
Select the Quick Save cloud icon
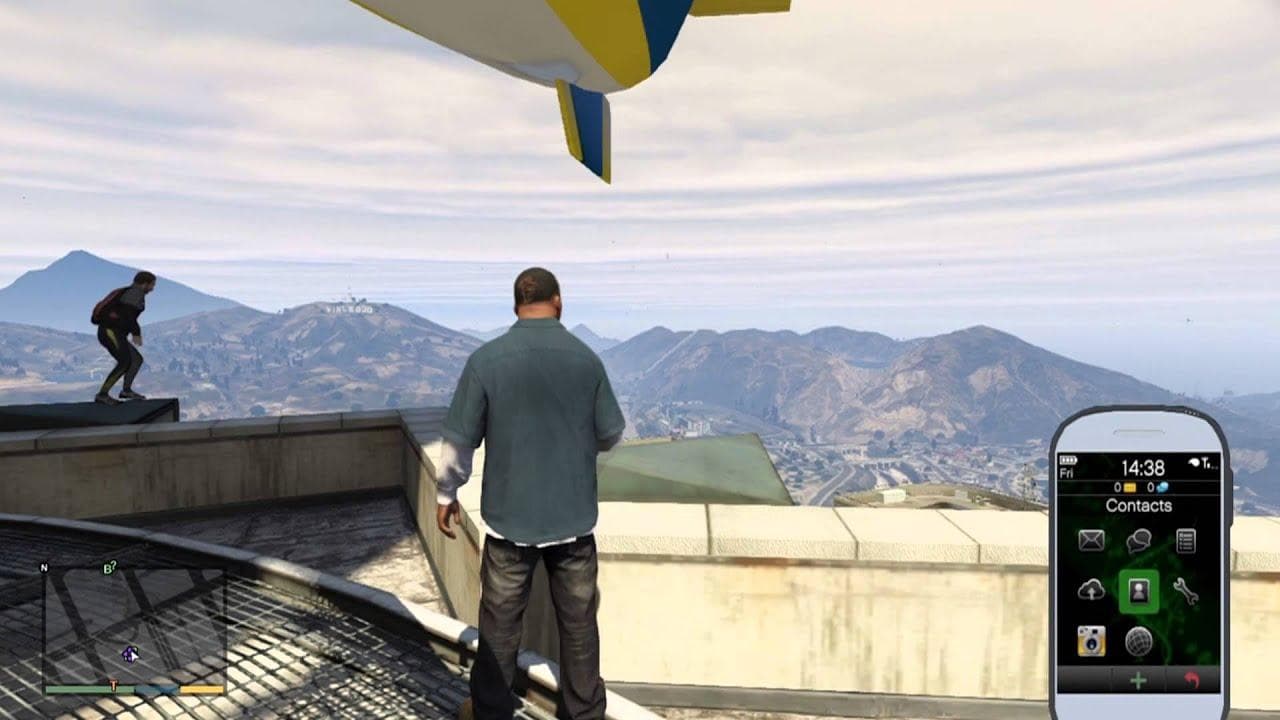(x=1092, y=589)
